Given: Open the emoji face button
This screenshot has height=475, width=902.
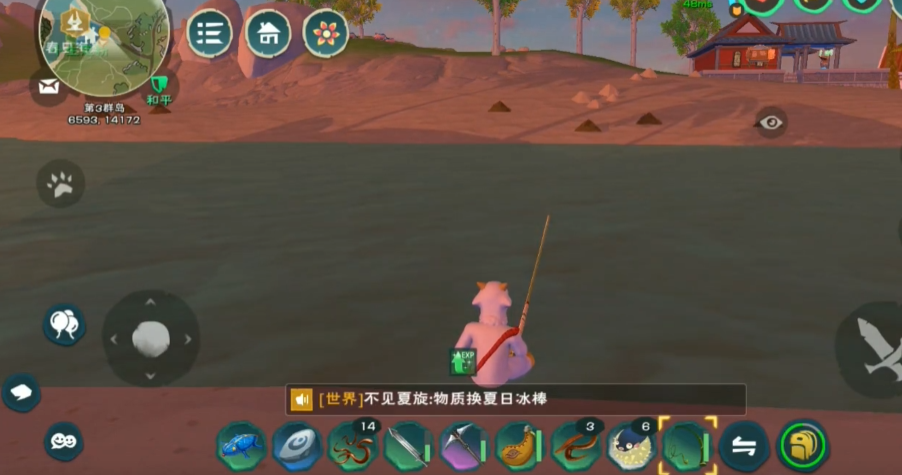Looking at the screenshot, I should (63, 441).
